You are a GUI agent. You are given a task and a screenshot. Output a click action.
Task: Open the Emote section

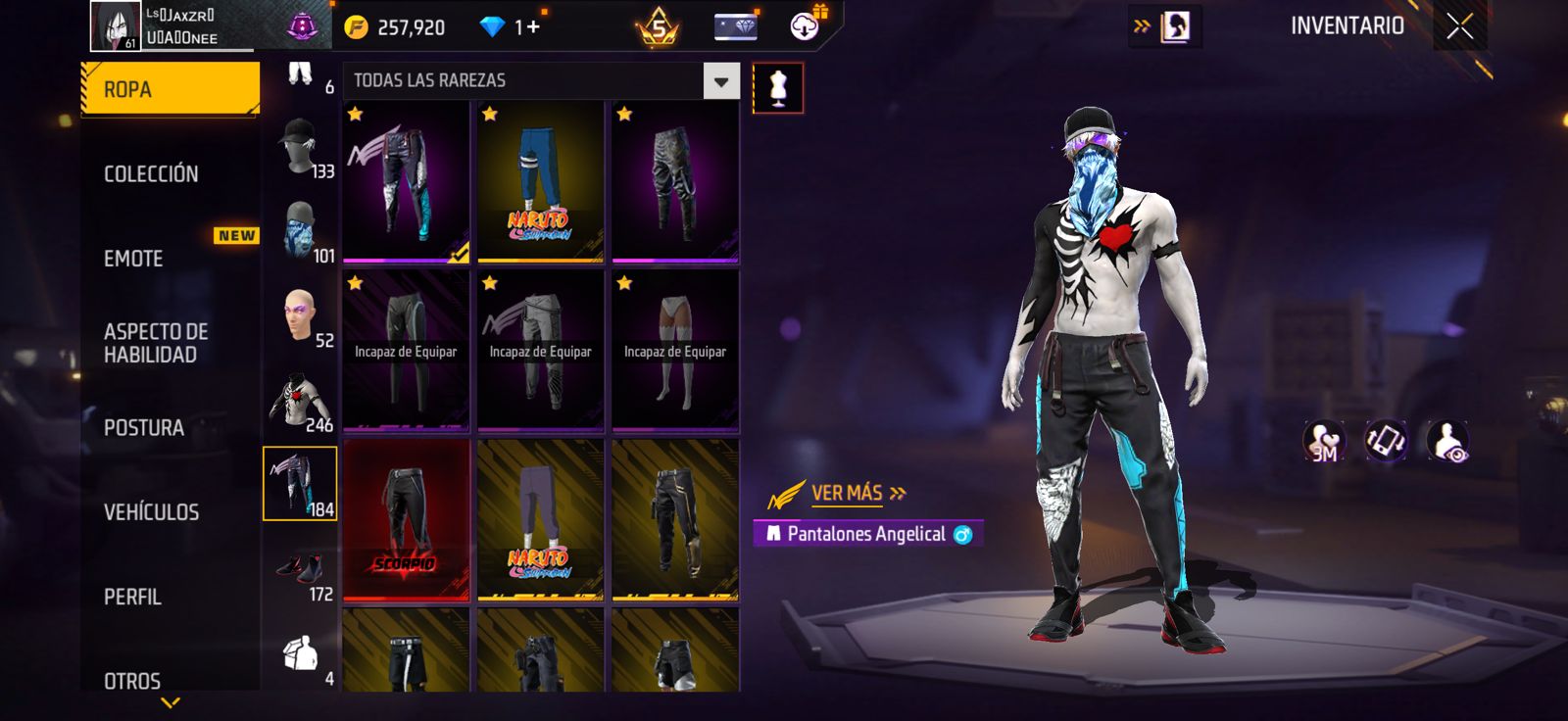pos(134,259)
